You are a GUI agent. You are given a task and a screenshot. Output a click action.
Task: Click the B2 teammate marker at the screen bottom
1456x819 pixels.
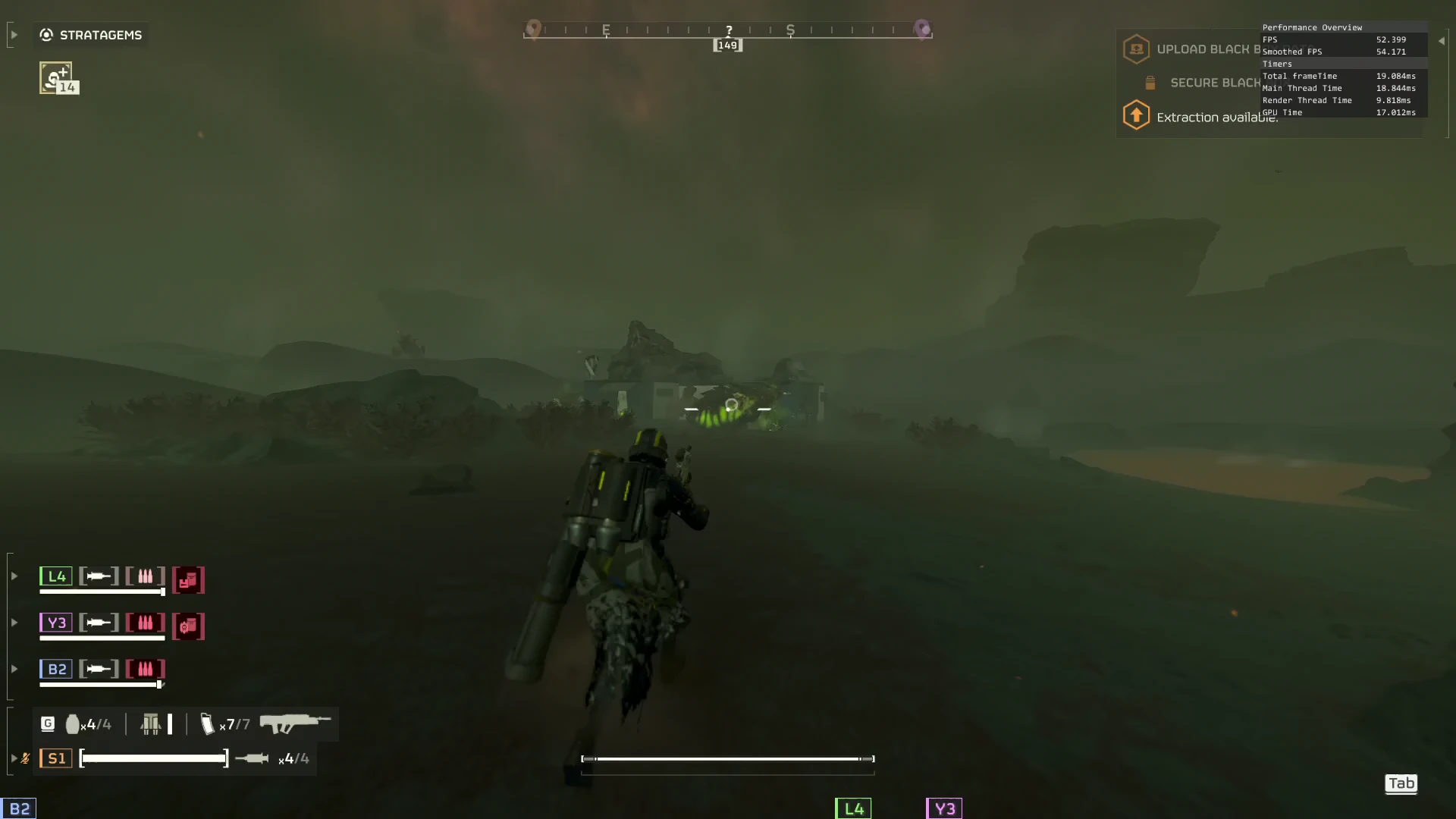(x=19, y=808)
